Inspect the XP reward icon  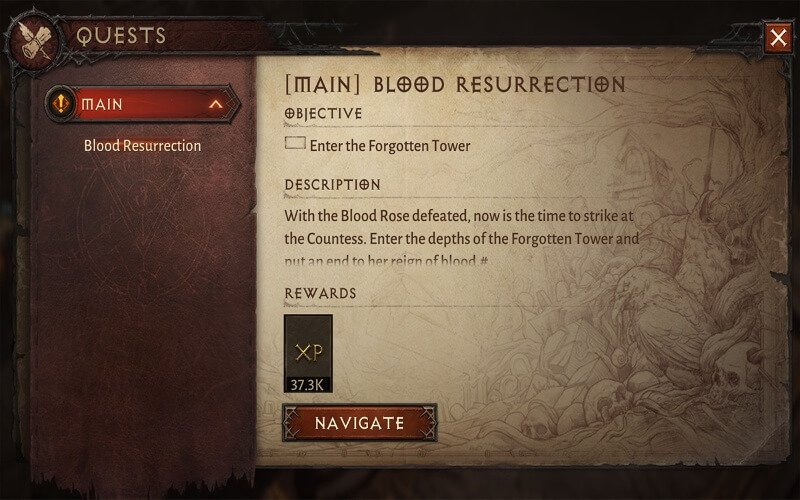pos(308,352)
